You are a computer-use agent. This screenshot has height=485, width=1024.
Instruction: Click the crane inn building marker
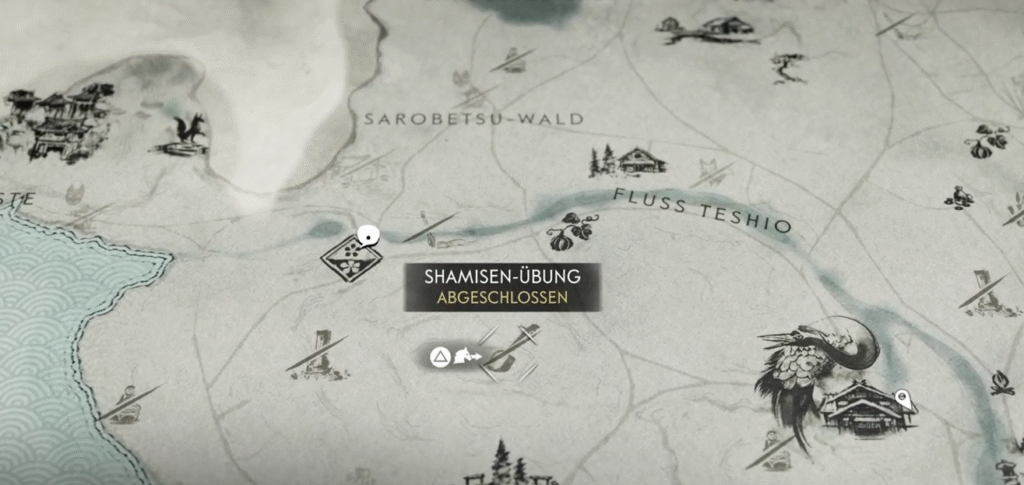[860, 404]
